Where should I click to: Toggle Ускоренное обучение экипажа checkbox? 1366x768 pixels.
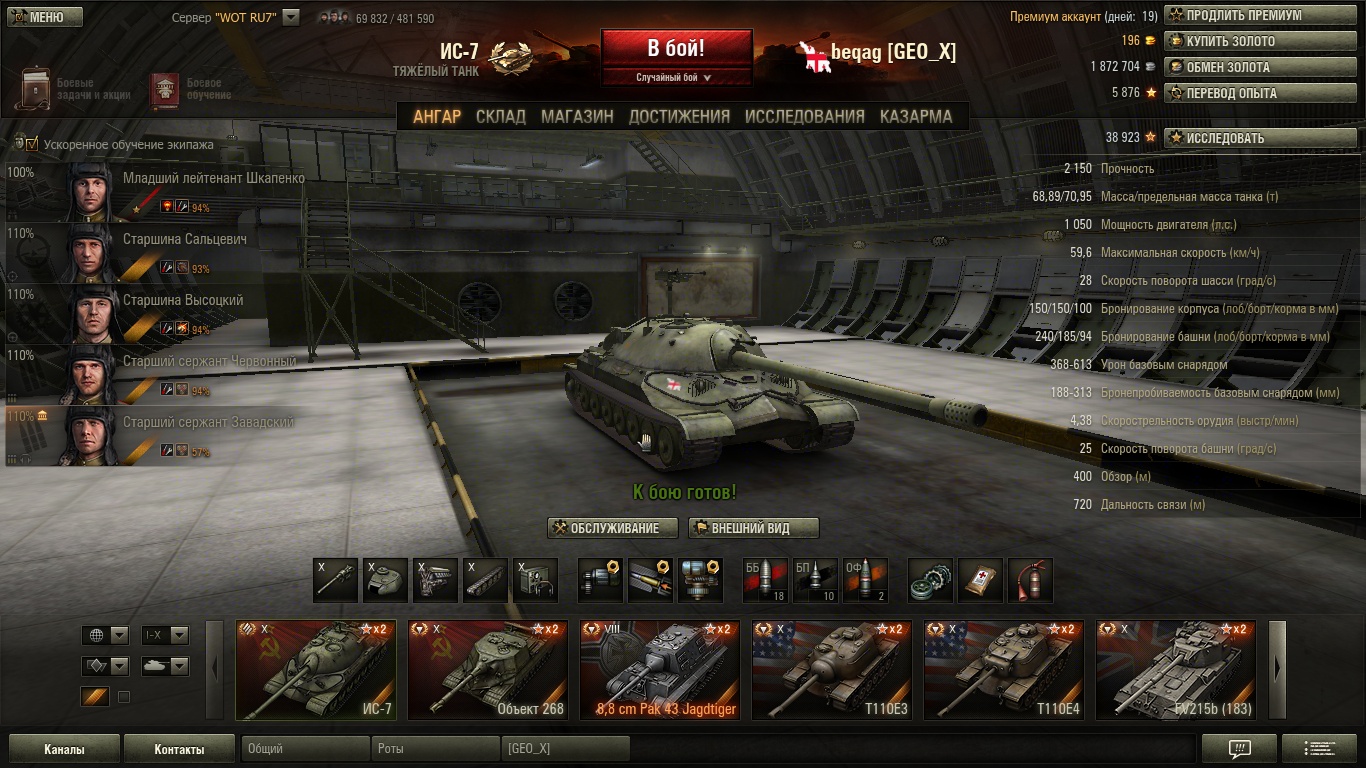point(32,144)
